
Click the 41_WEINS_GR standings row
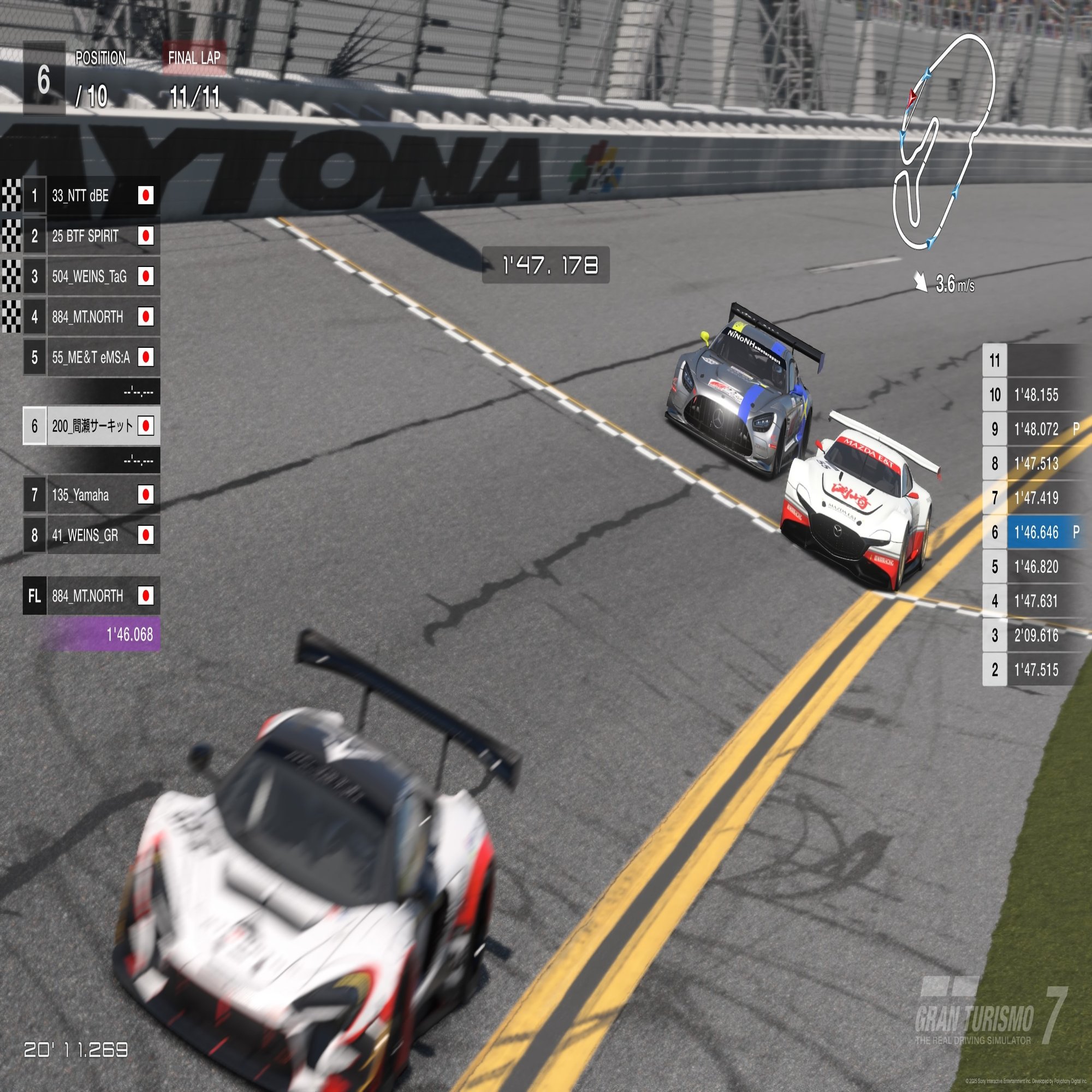[91, 535]
